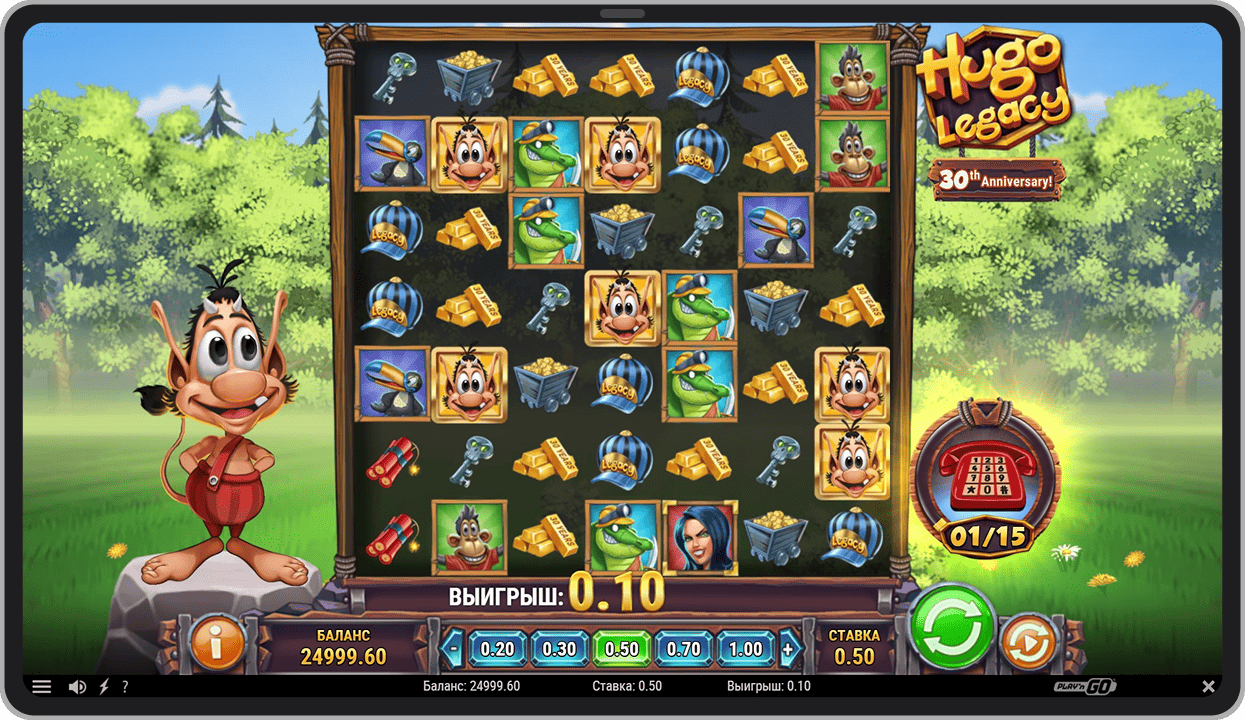The width and height of the screenshot is (1245, 720).
Task: Spin the reels with the green button
Action: click(952, 628)
